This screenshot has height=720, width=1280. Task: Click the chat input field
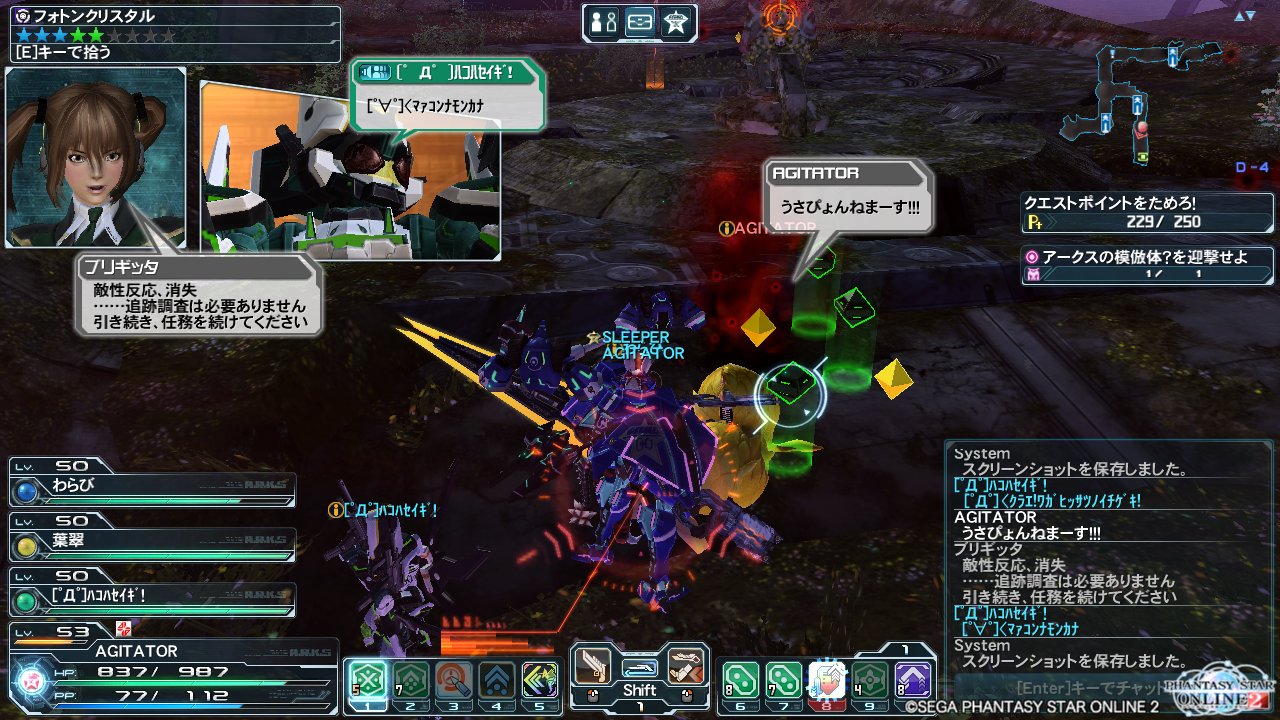point(1090,688)
